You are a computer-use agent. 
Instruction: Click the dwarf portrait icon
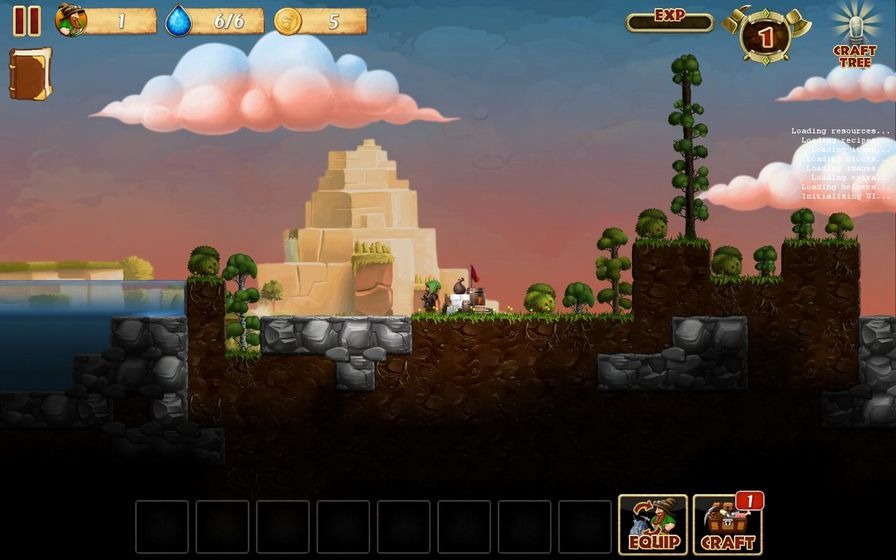coord(71,20)
